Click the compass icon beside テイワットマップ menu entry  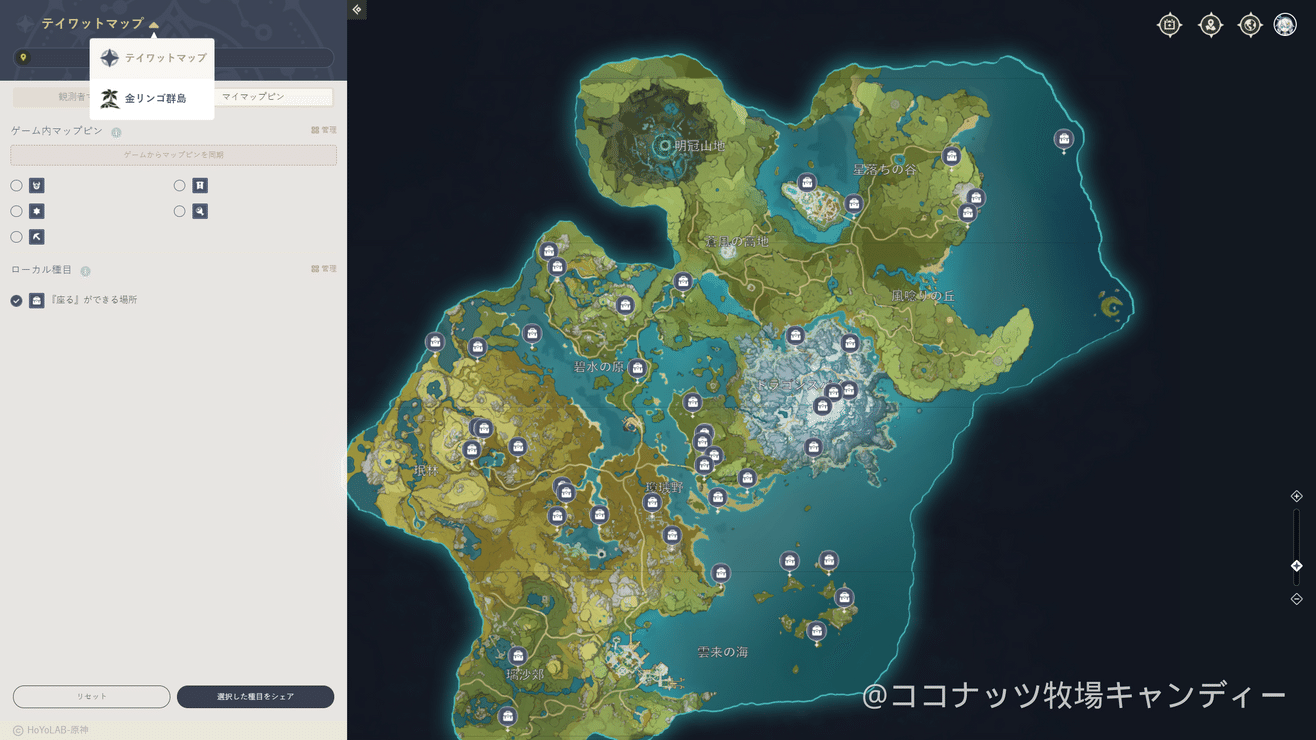[x=110, y=57]
